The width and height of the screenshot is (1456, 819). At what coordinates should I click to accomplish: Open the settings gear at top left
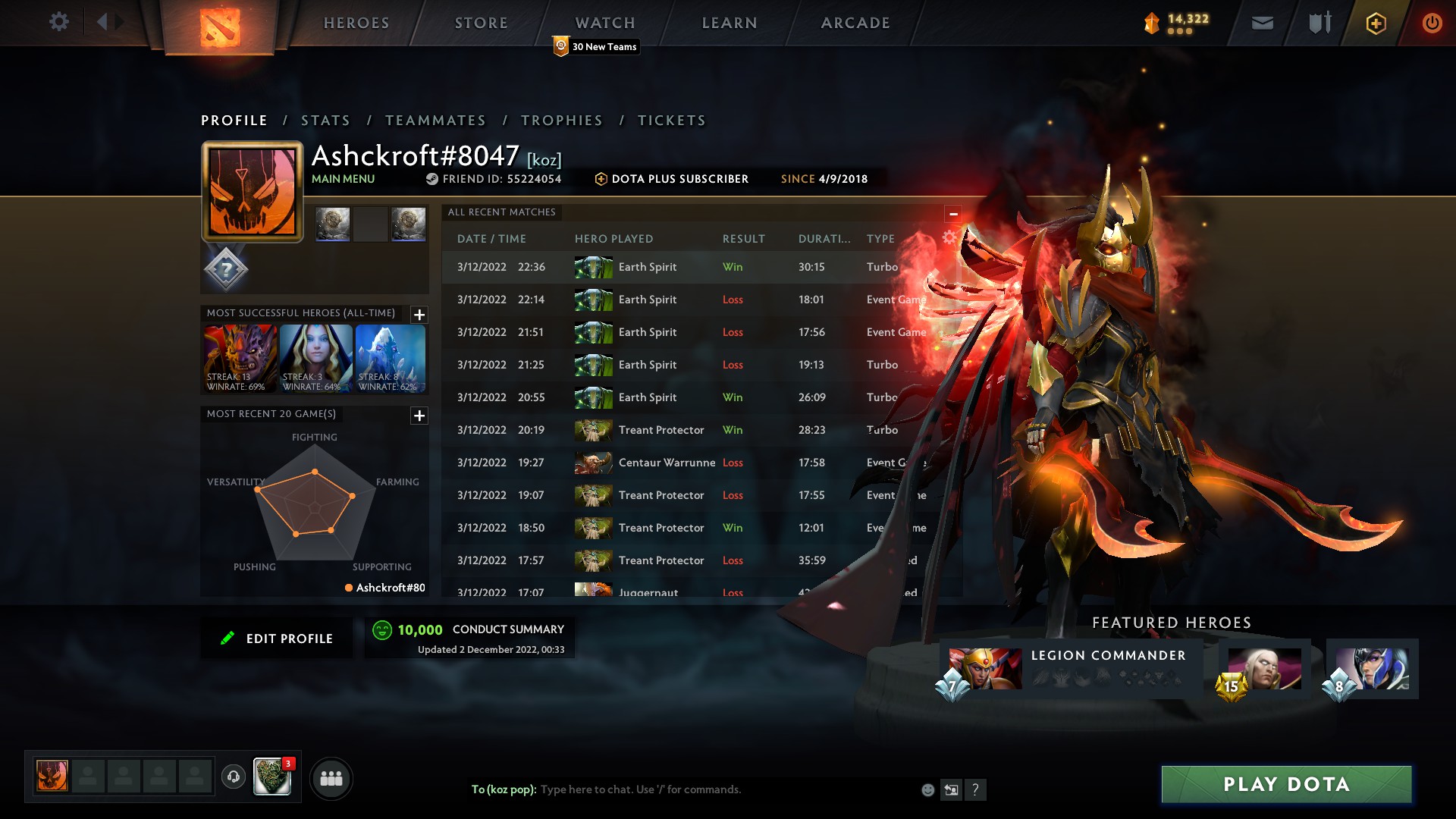[59, 22]
